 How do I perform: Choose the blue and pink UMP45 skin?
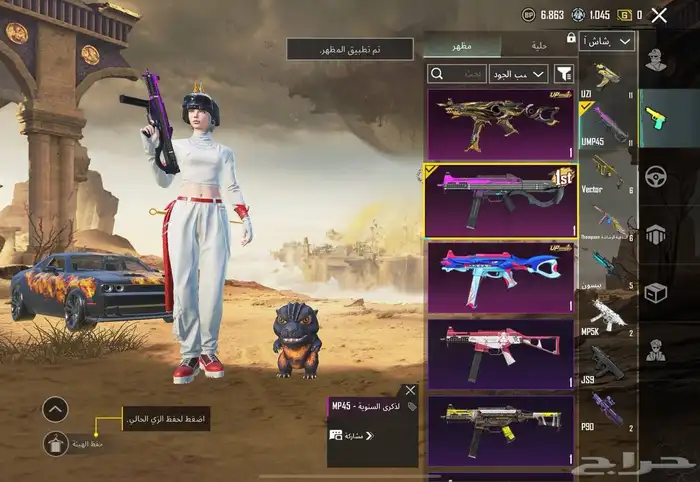[500, 276]
